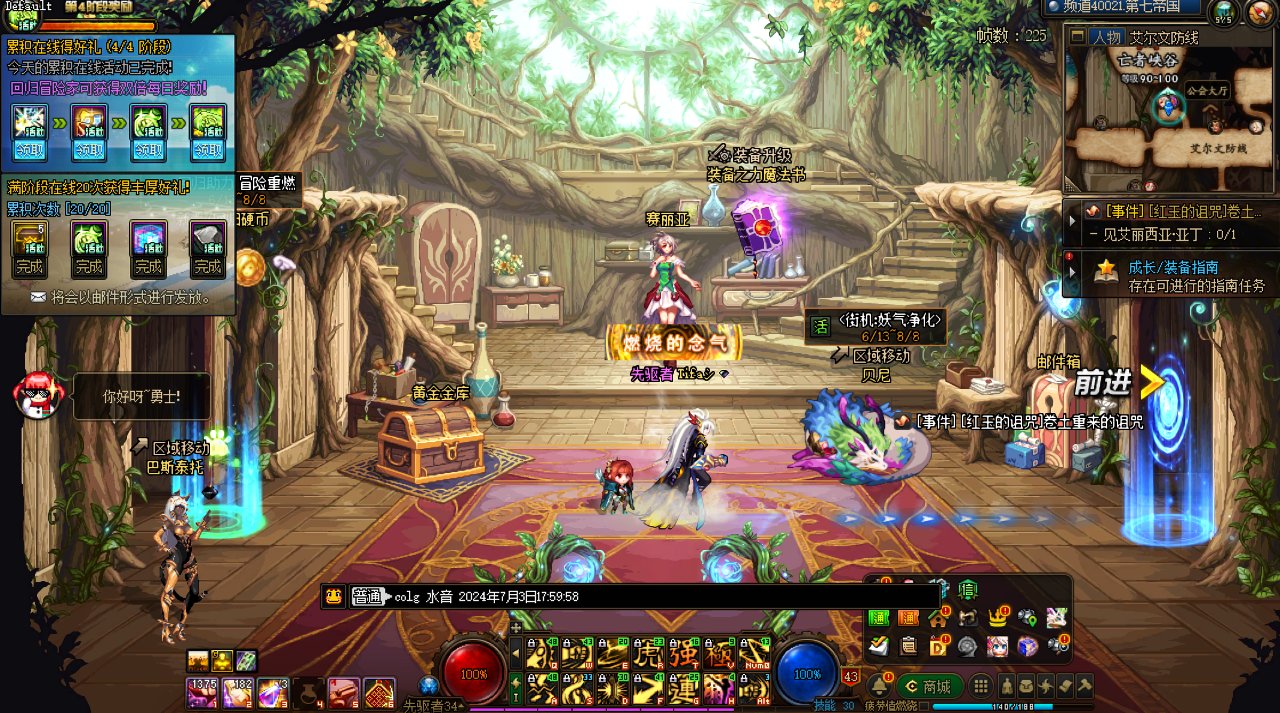Open the calendar D icon
The height and width of the screenshot is (713, 1280).
click(x=938, y=647)
